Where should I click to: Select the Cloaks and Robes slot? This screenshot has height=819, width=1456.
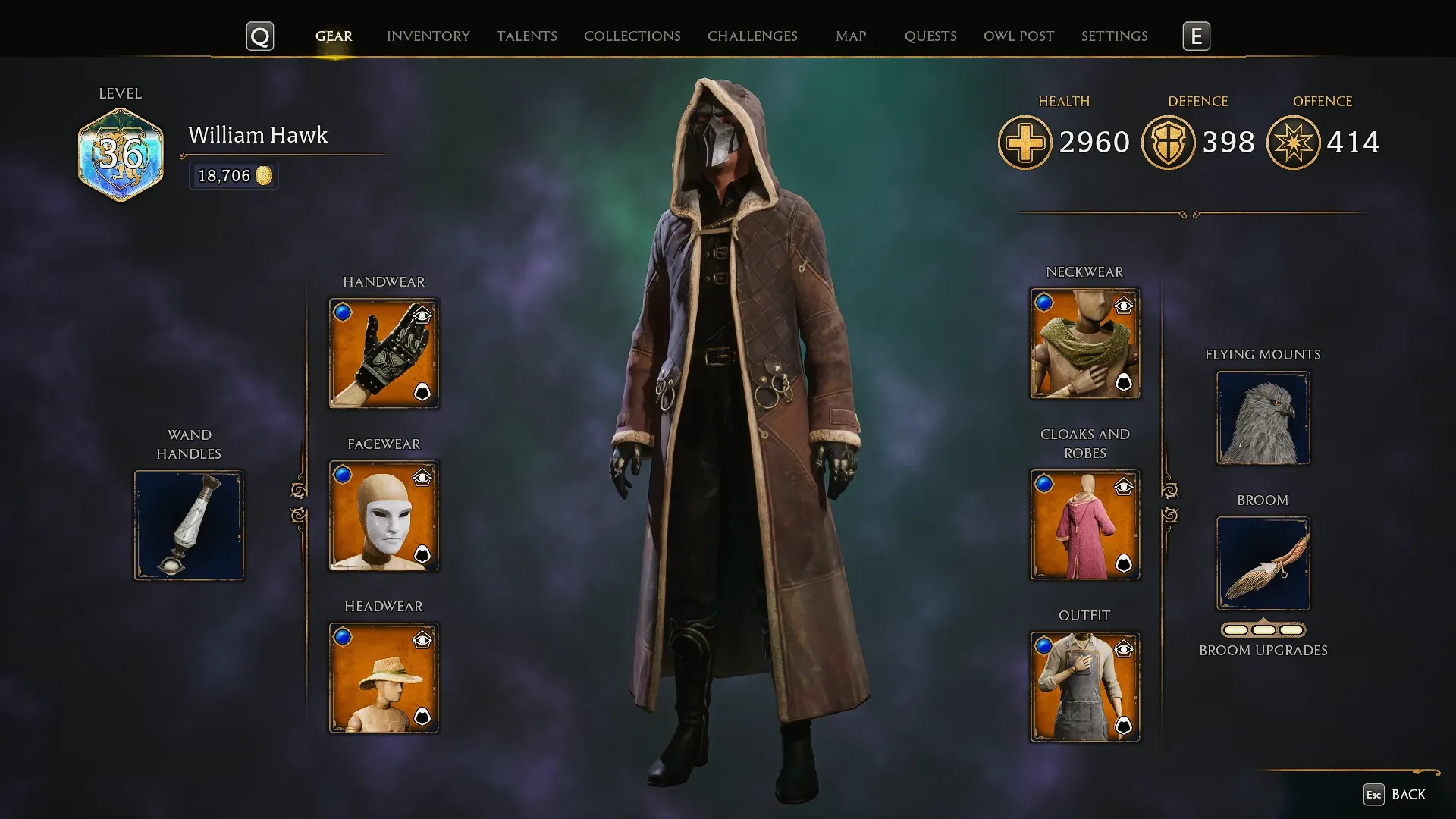(1084, 524)
